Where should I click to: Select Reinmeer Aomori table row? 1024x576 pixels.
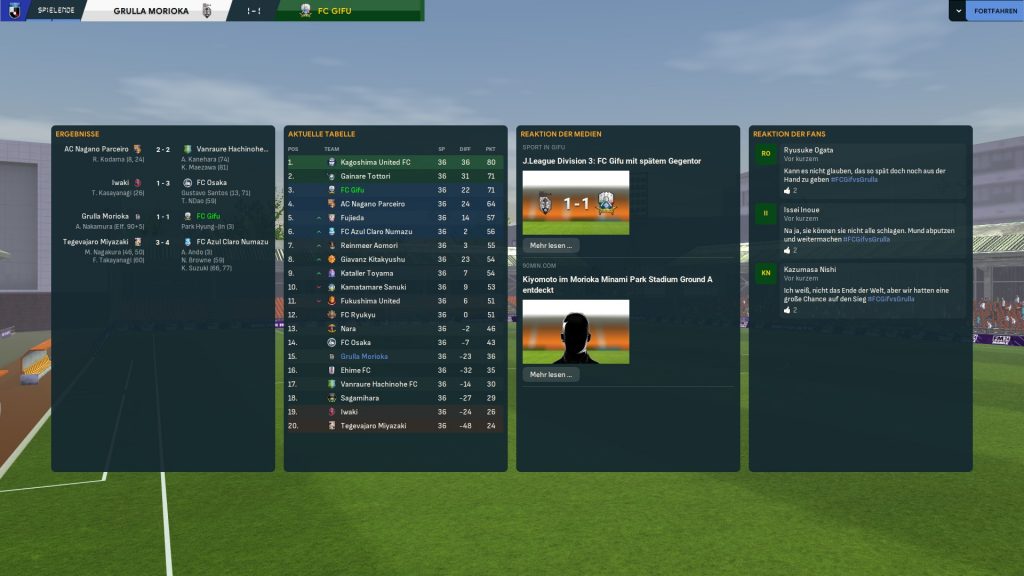click(369, 245)
